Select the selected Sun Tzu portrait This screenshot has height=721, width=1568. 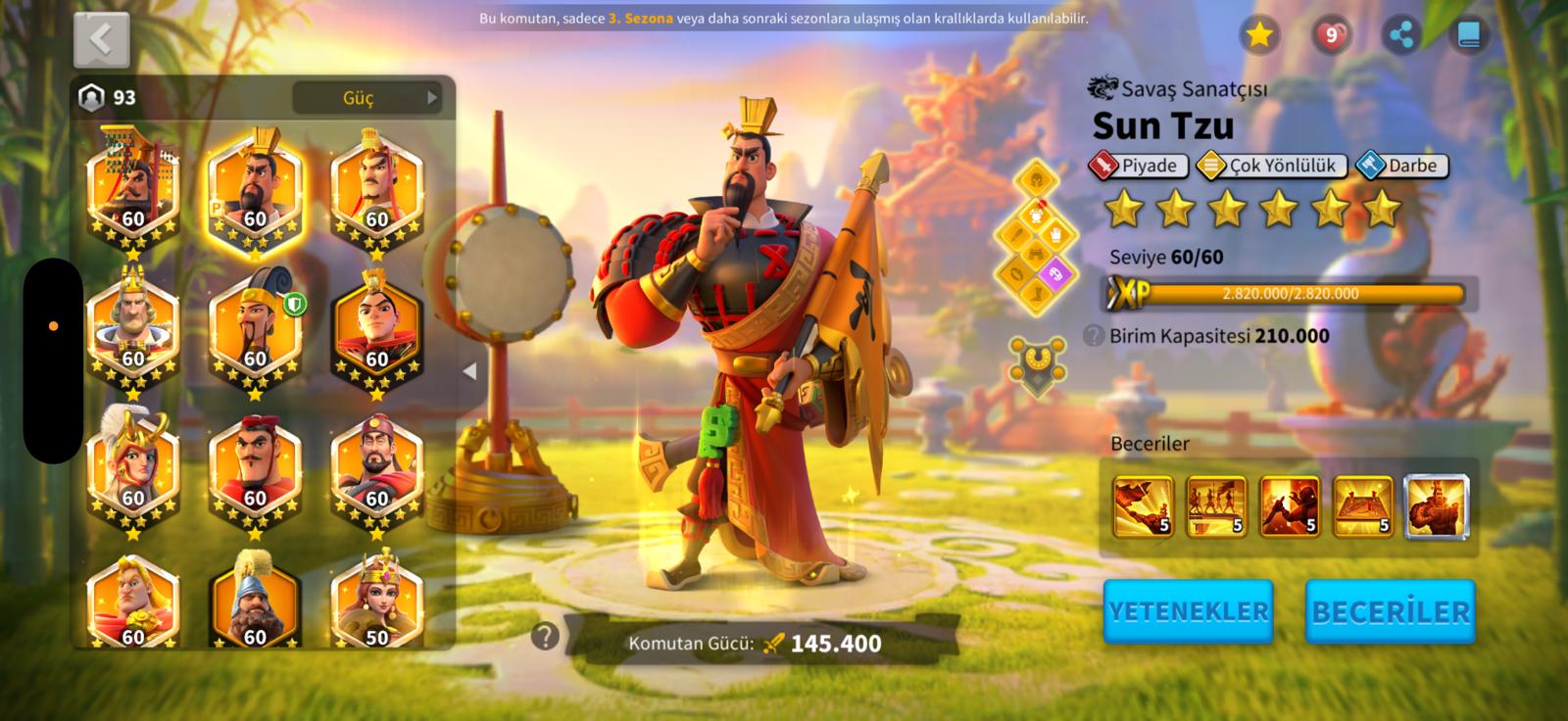[255, 188]
